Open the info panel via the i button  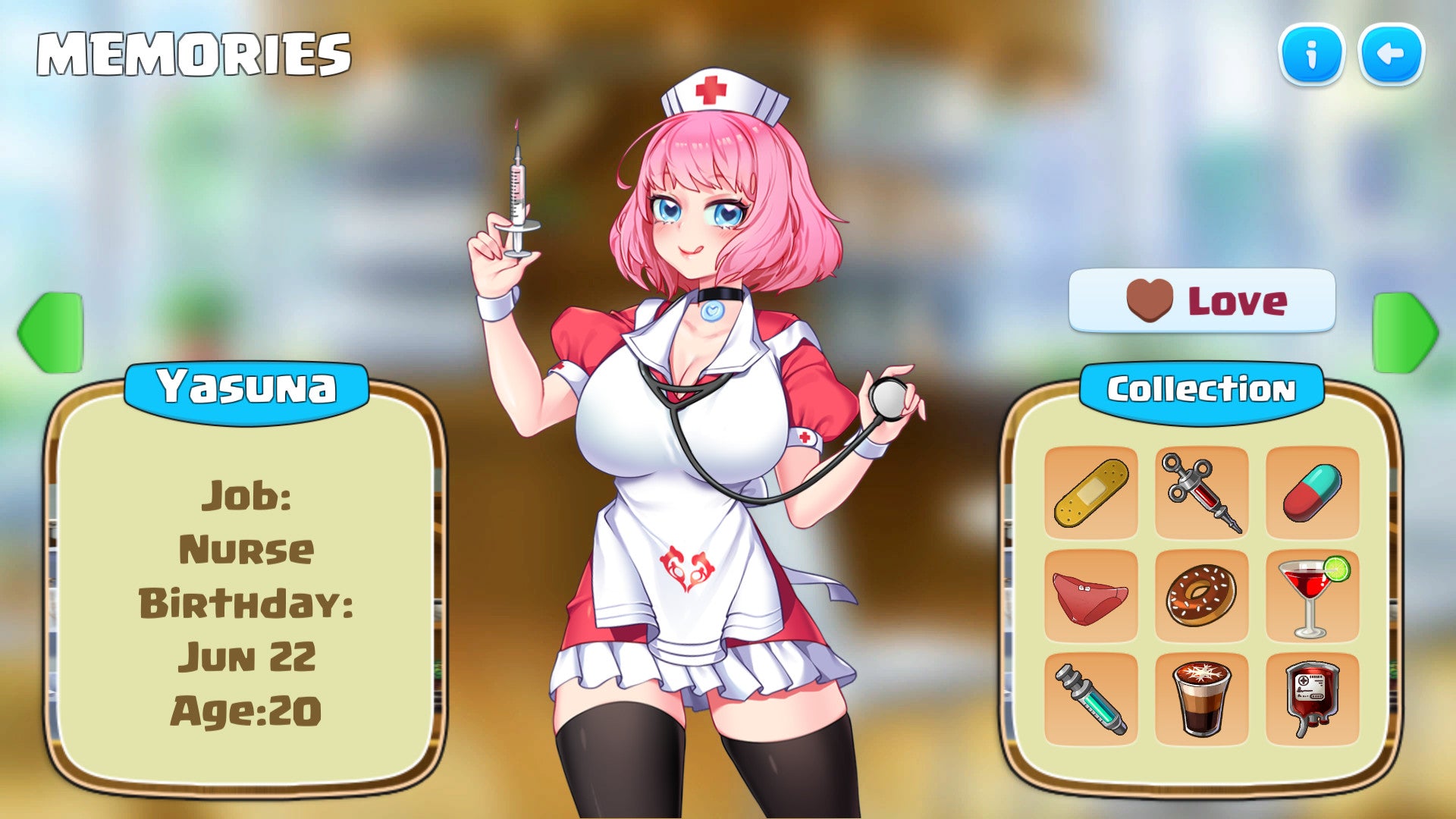[x=1312, y=56]
